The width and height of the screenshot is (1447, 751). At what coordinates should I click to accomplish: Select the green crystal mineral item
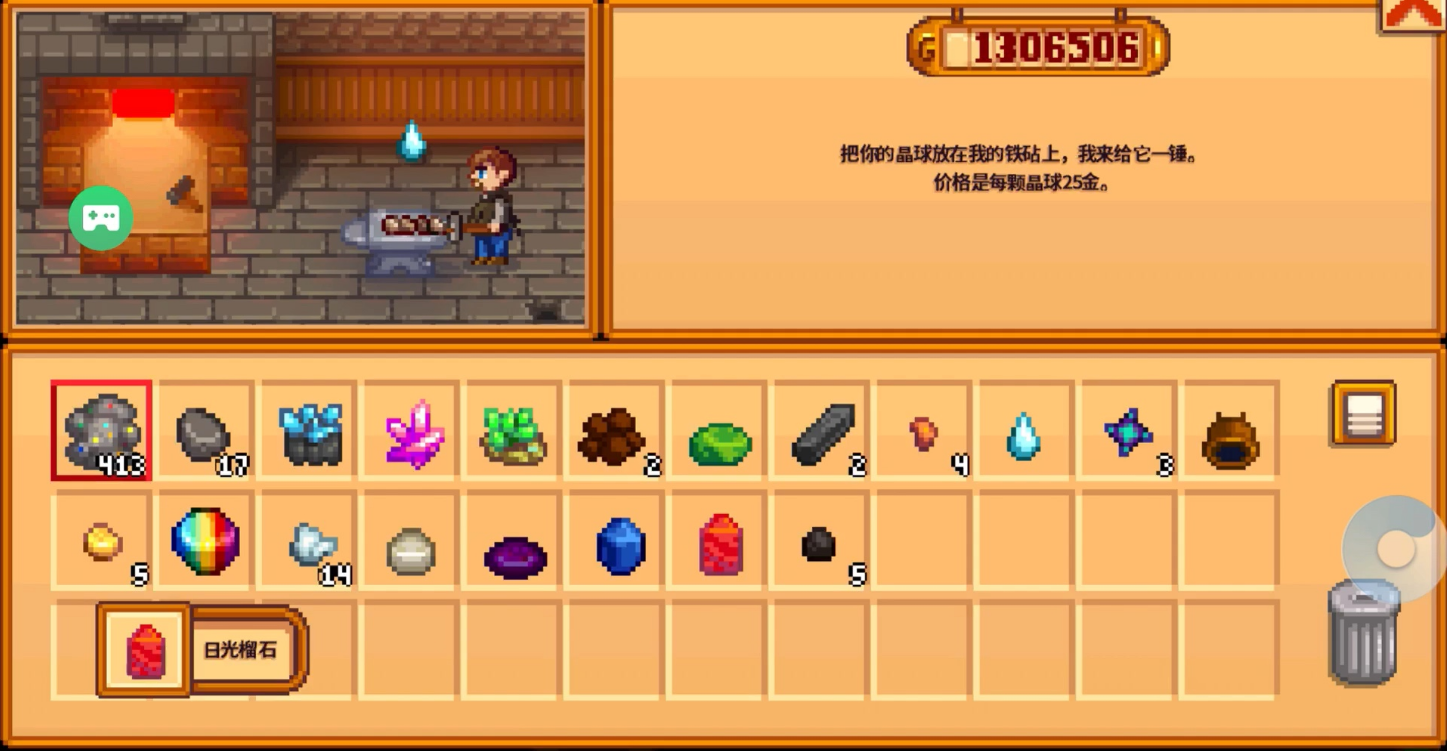tap(514, 434)
